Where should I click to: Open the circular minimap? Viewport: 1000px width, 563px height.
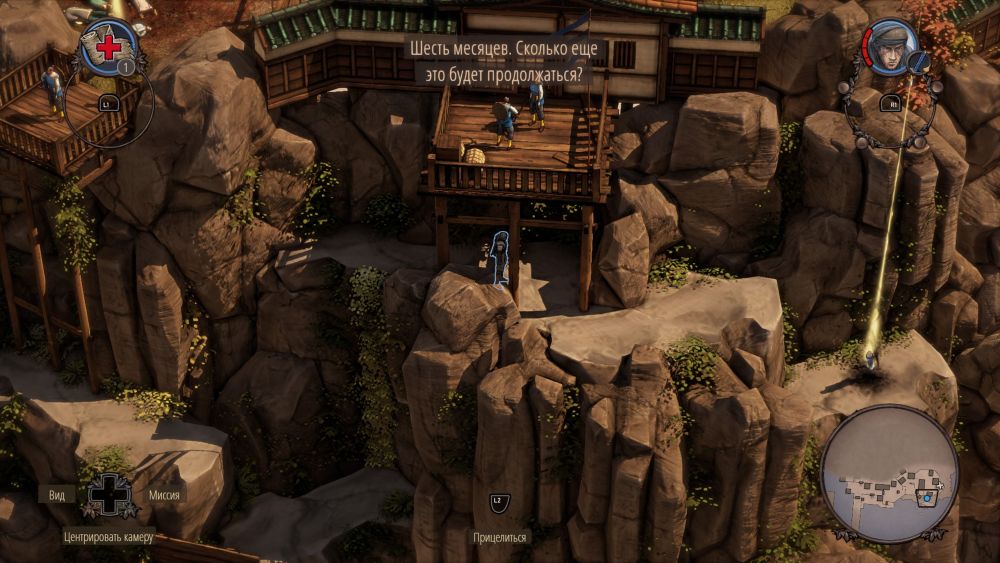[x=888, y=472]
